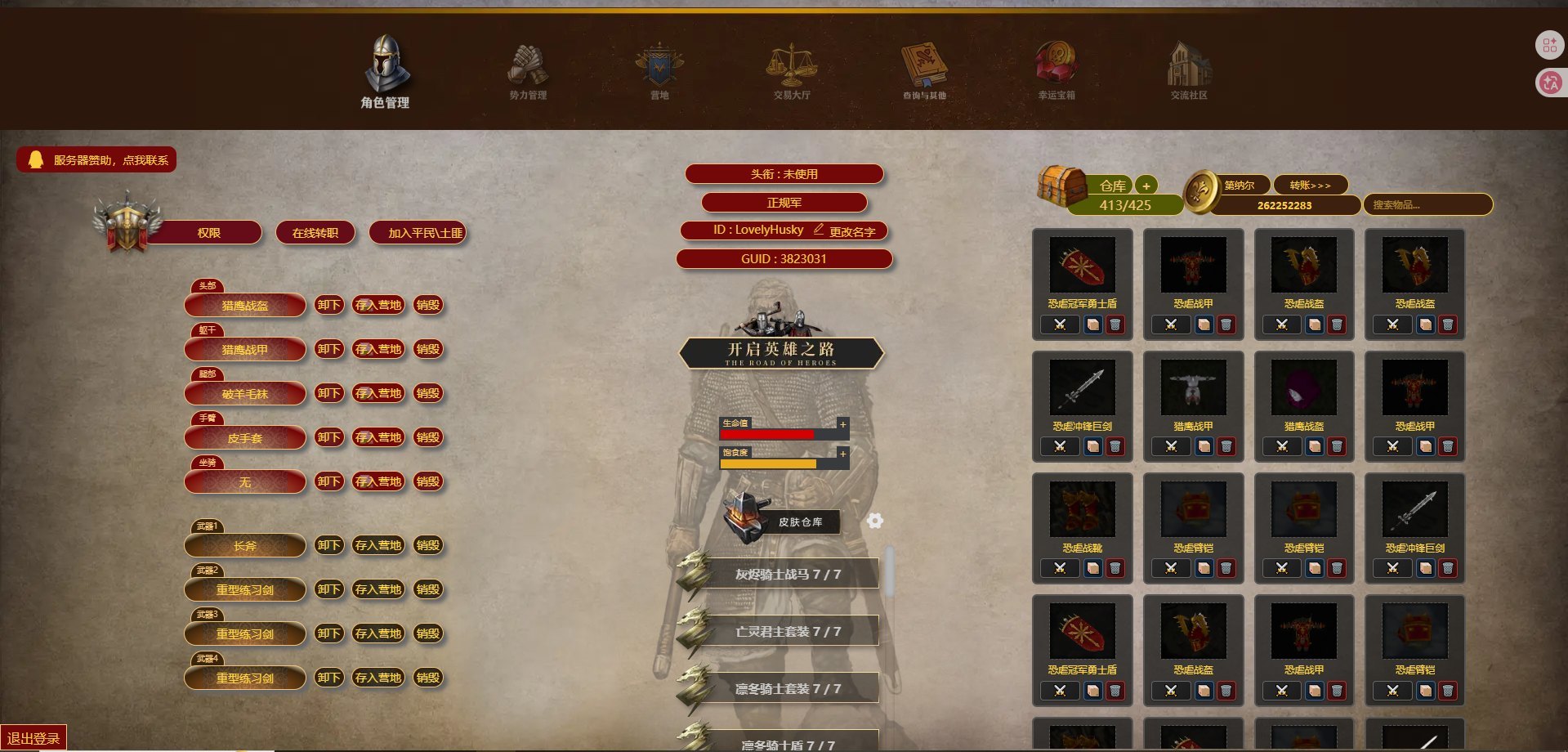1568x752 pixels.
Task: Expand warehouse with the plus button
Action: 1146,186
